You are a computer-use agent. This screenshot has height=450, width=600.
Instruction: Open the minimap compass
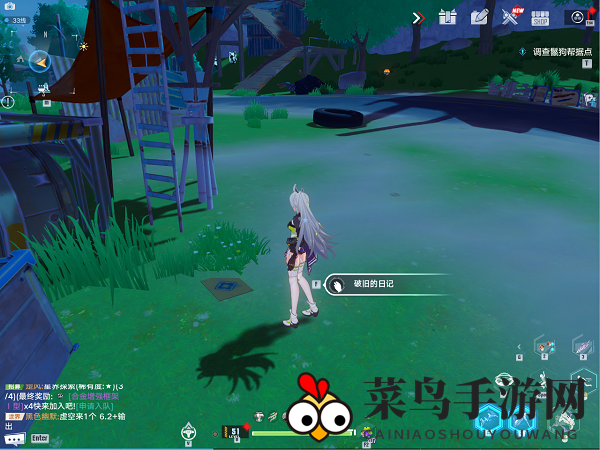pos(40,62)
